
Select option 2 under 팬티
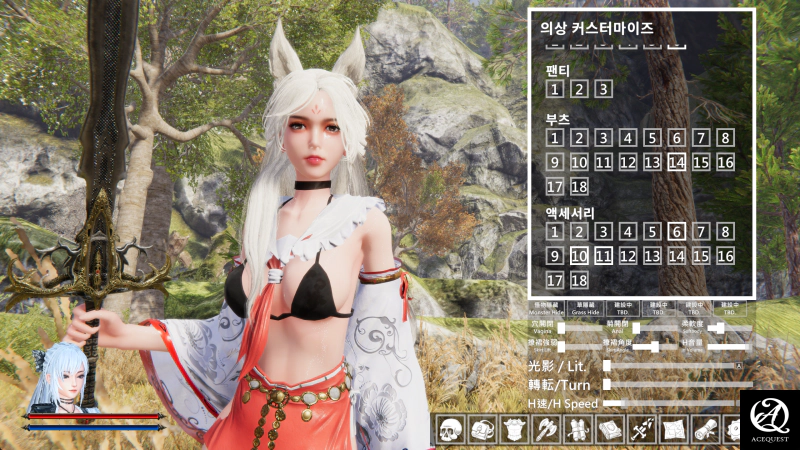(x=579, y=89)
